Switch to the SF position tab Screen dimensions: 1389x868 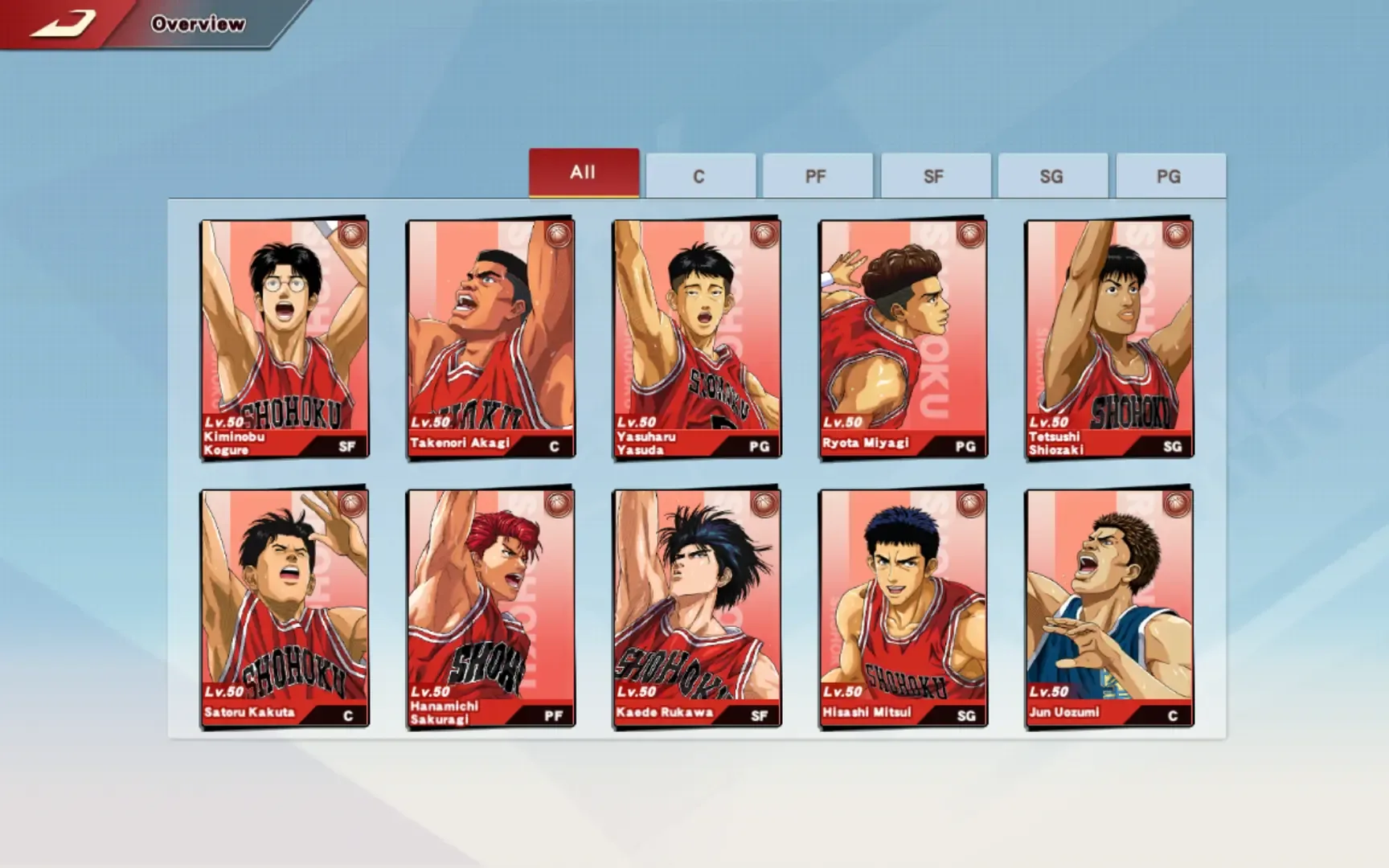[x=935, y=175]
